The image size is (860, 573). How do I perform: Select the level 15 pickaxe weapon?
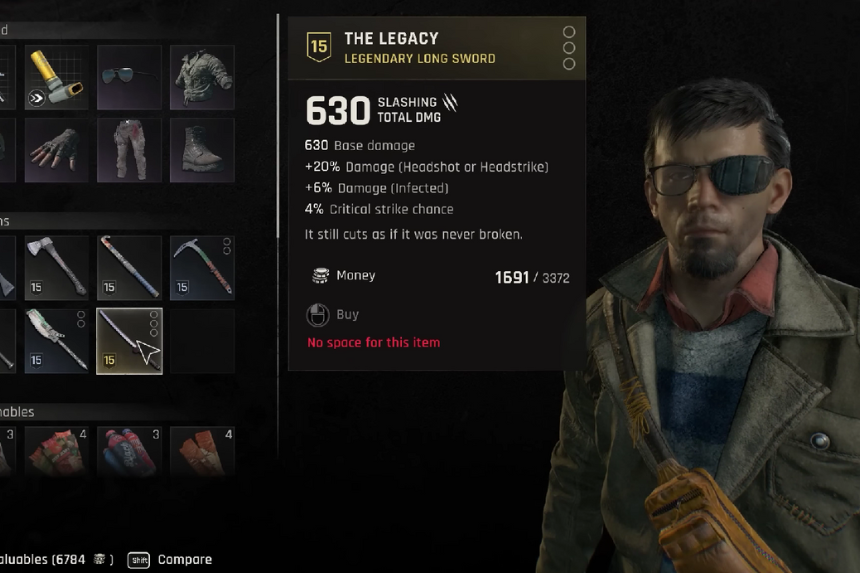click(202, 267)
